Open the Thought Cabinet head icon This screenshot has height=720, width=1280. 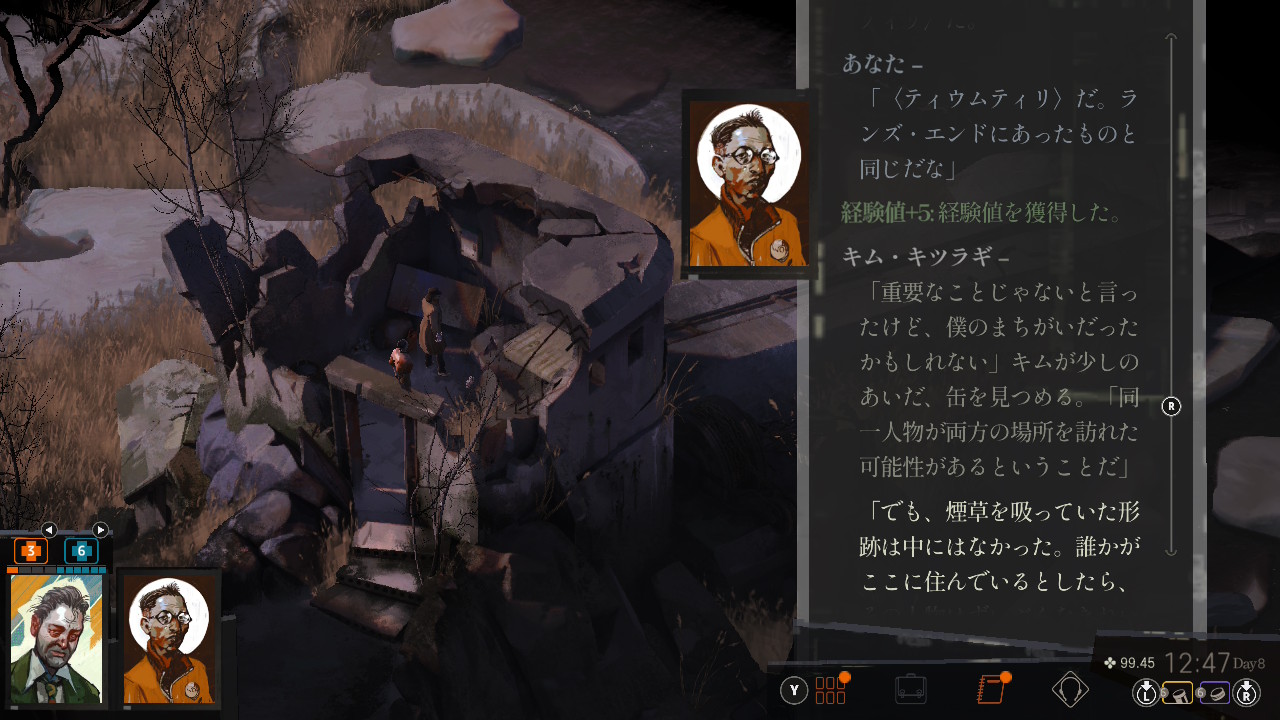click(x=1070, y=690)
